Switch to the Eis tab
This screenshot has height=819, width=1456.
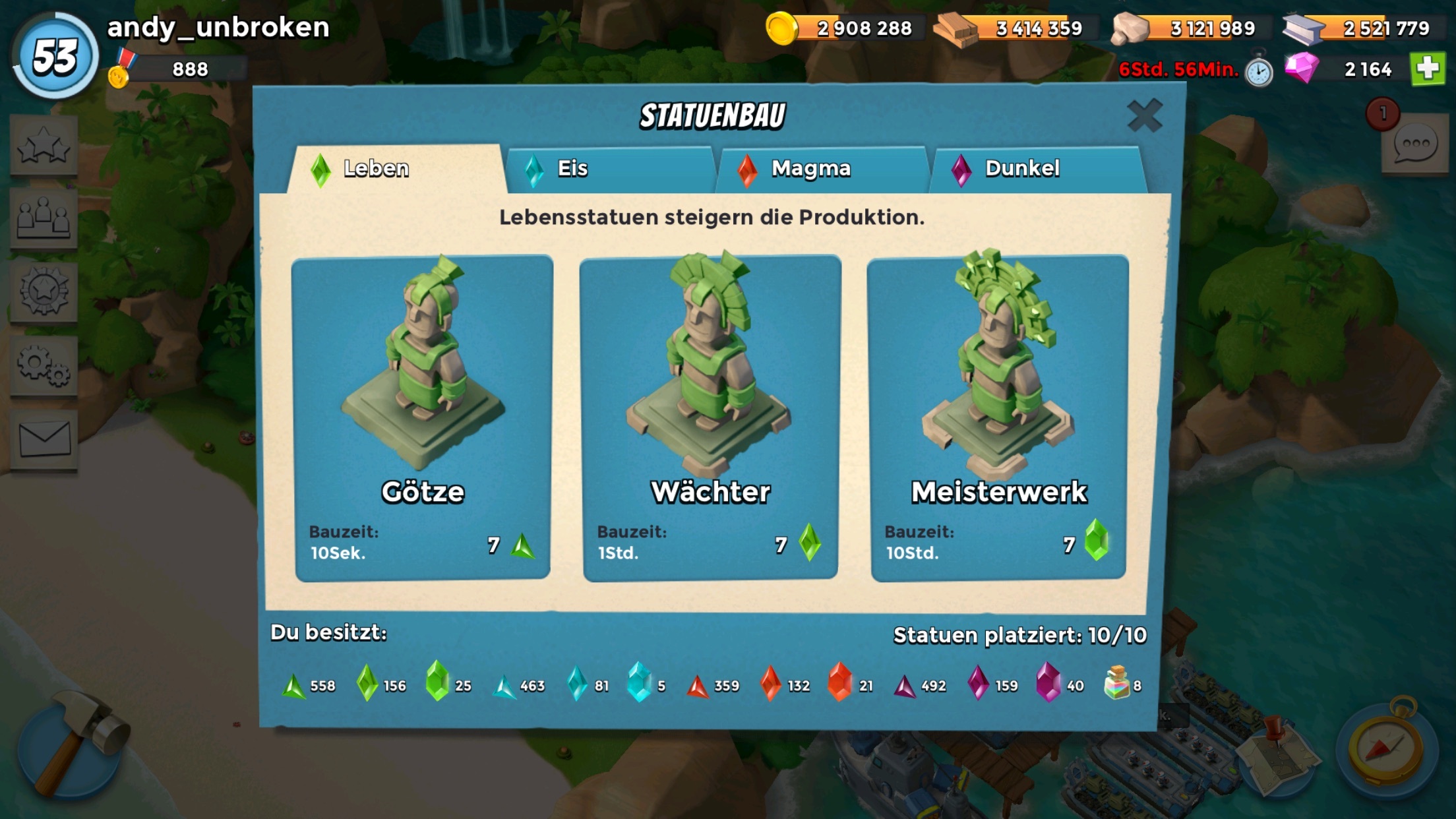(610, 169)
